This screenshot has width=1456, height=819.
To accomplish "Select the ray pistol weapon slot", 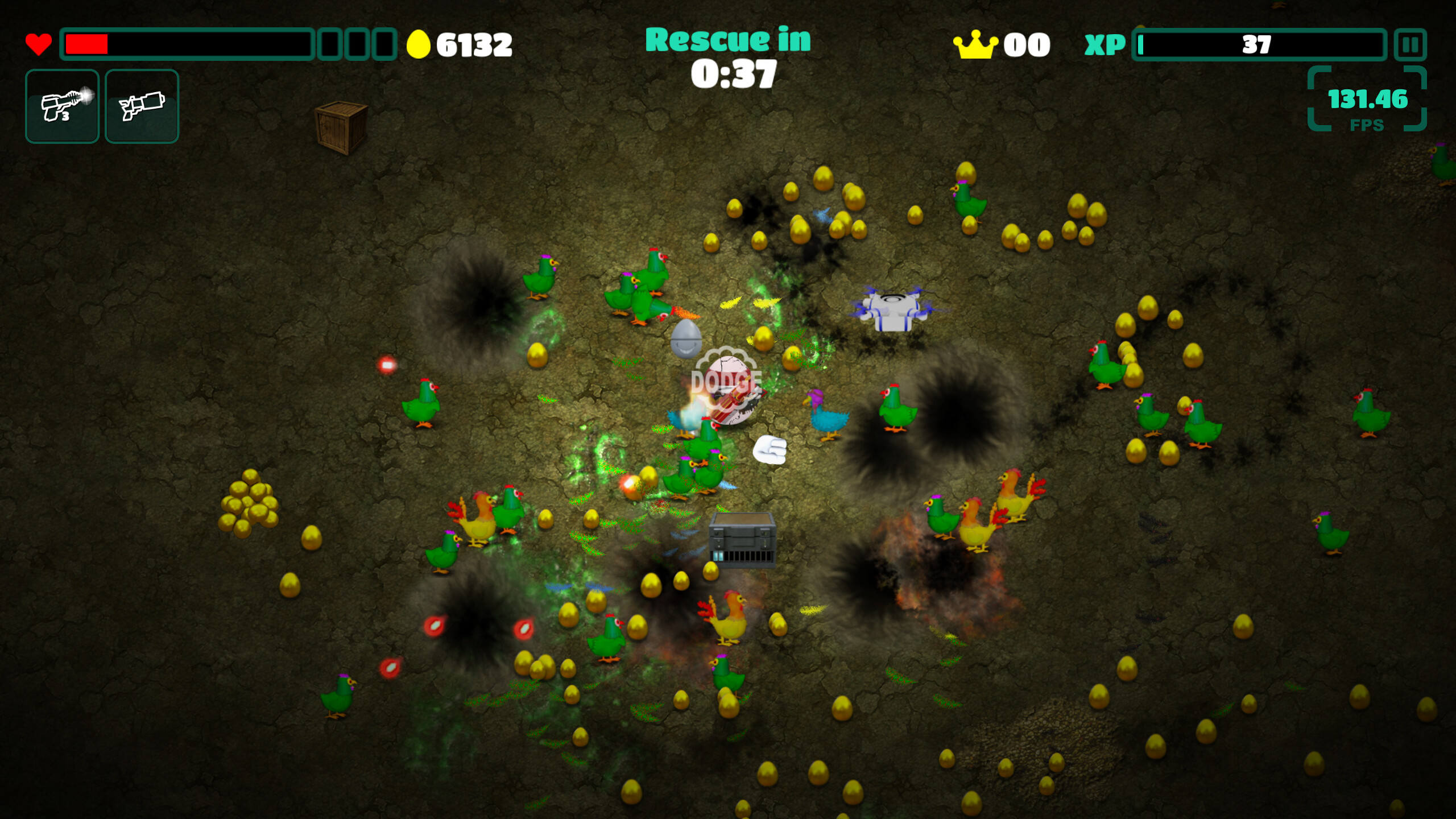I will click(x=63, y=106).
